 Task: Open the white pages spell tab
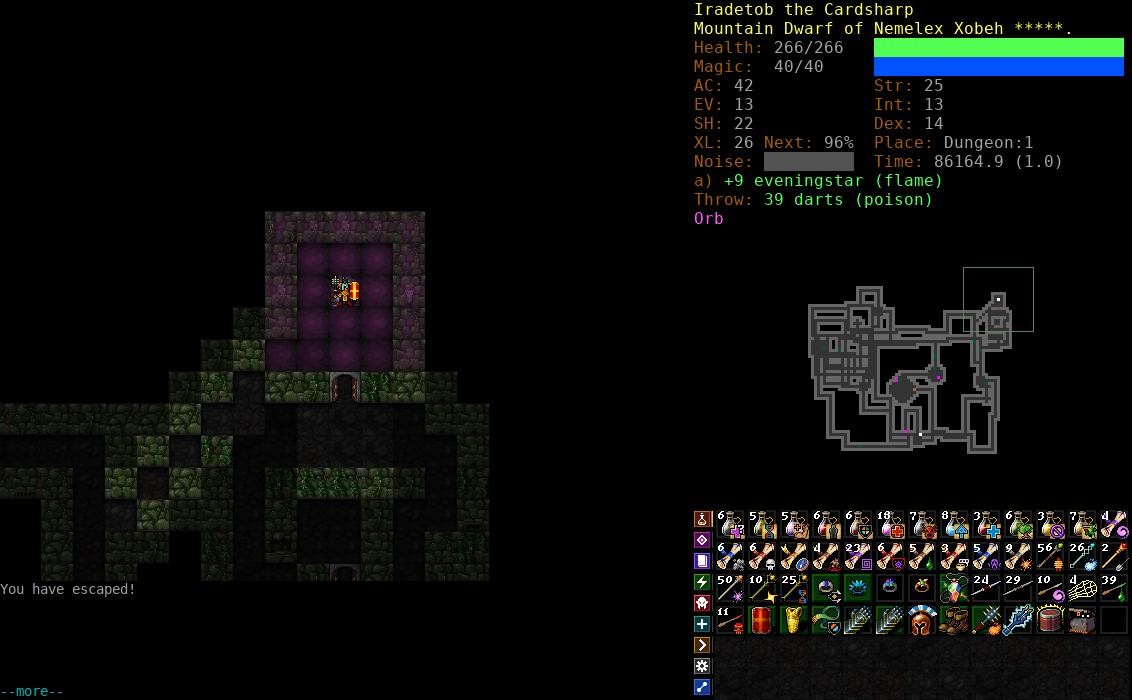click(702, 561)
